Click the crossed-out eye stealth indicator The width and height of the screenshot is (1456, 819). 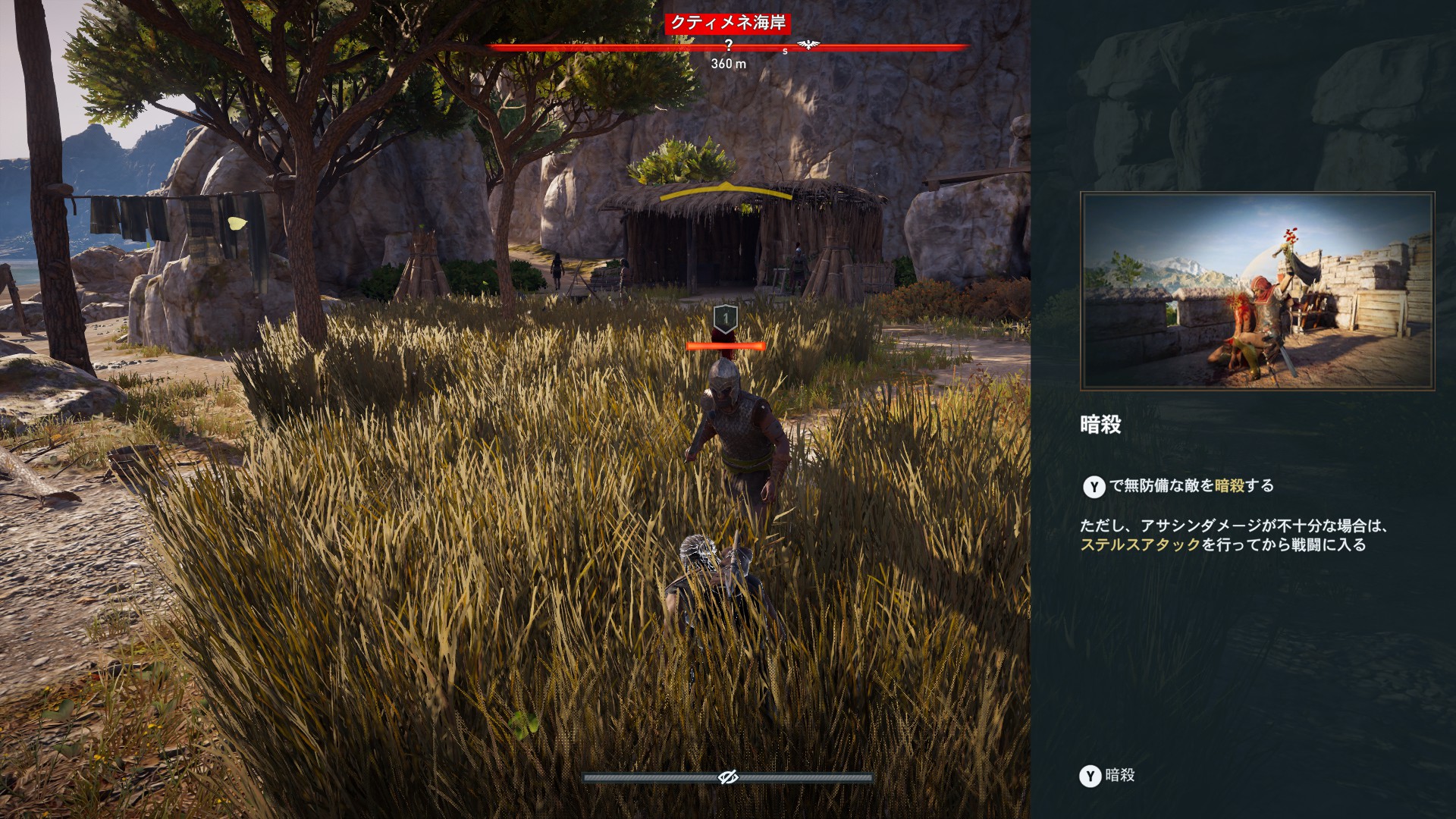(728, 777)
